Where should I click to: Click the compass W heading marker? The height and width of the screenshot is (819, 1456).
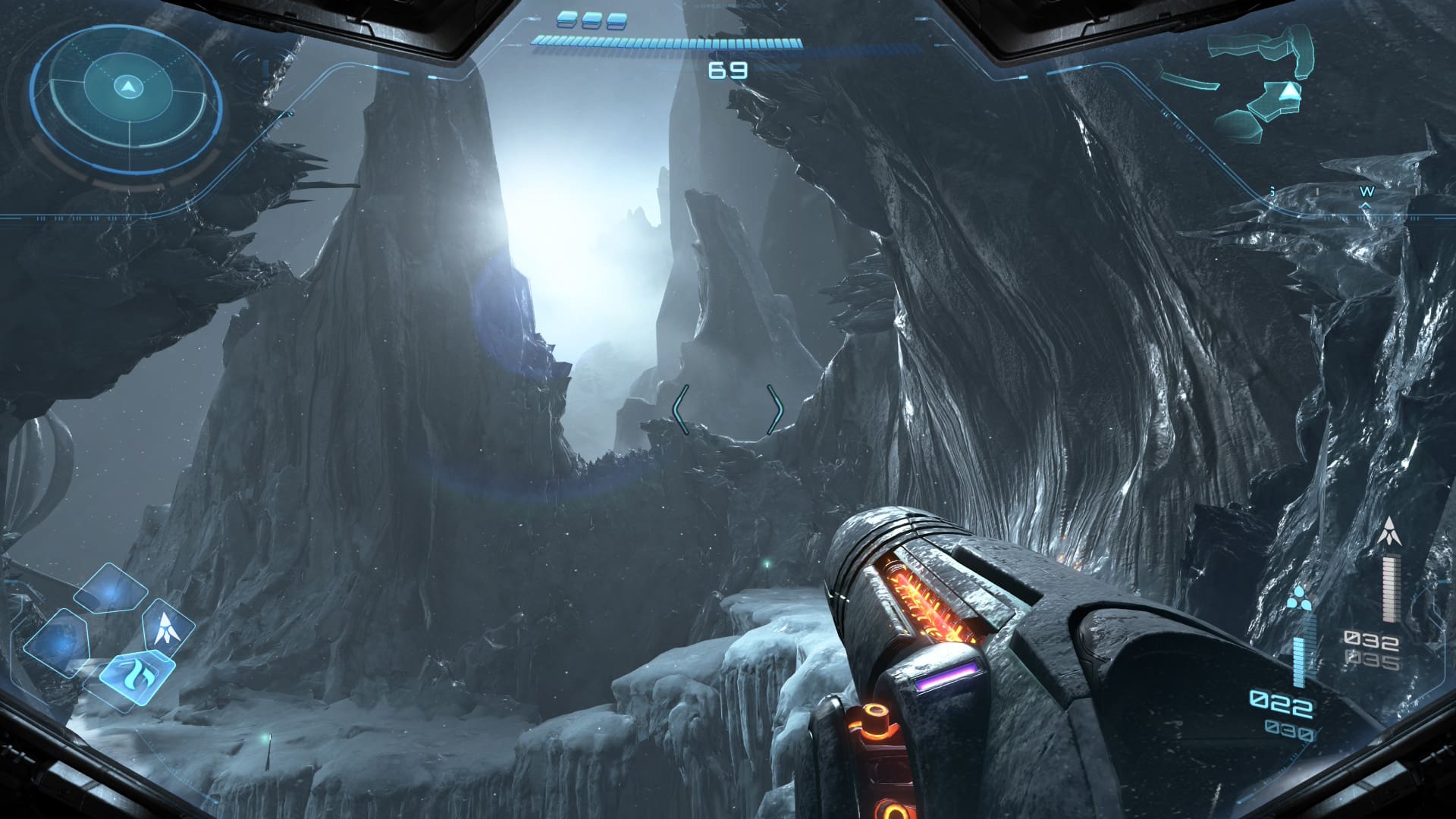(1367, 193)
